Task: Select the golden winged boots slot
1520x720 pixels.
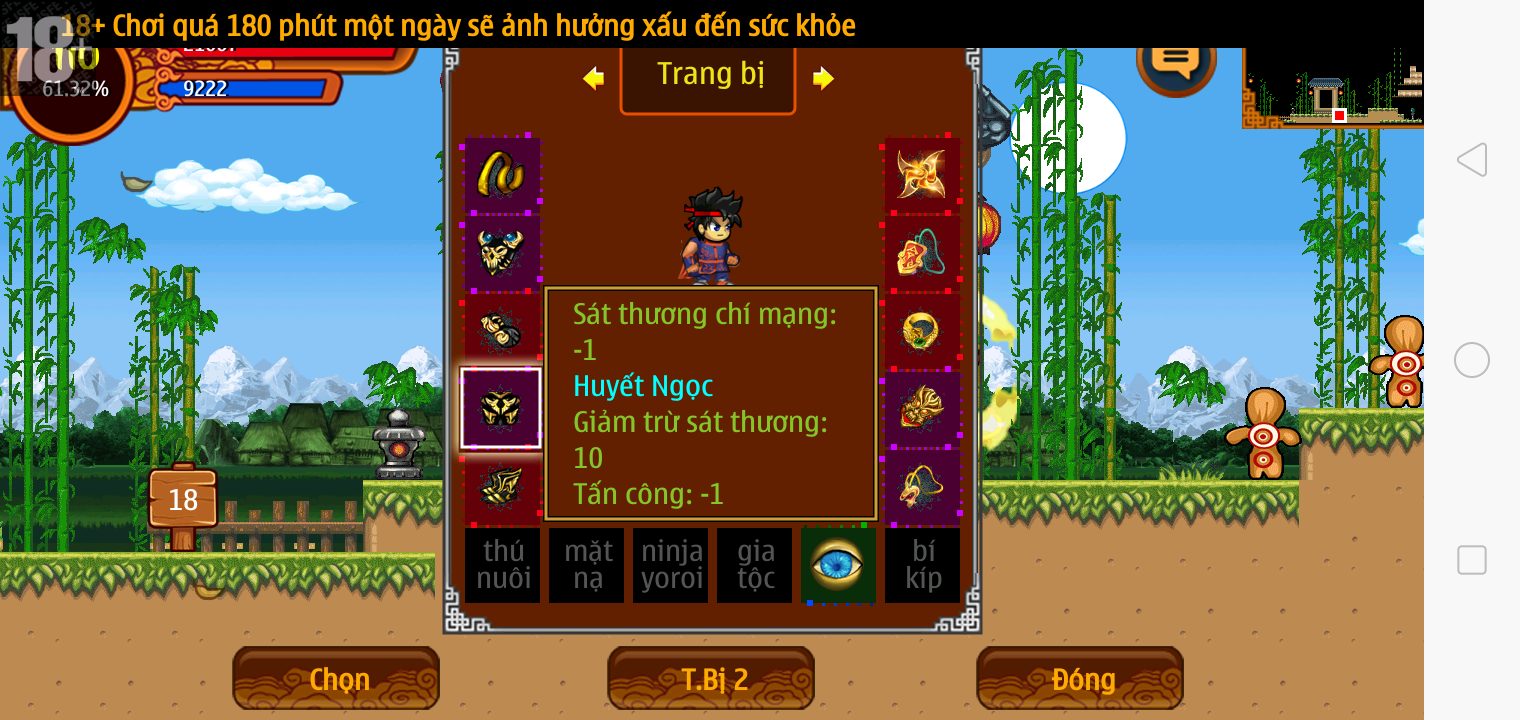Action: (501, 486)
